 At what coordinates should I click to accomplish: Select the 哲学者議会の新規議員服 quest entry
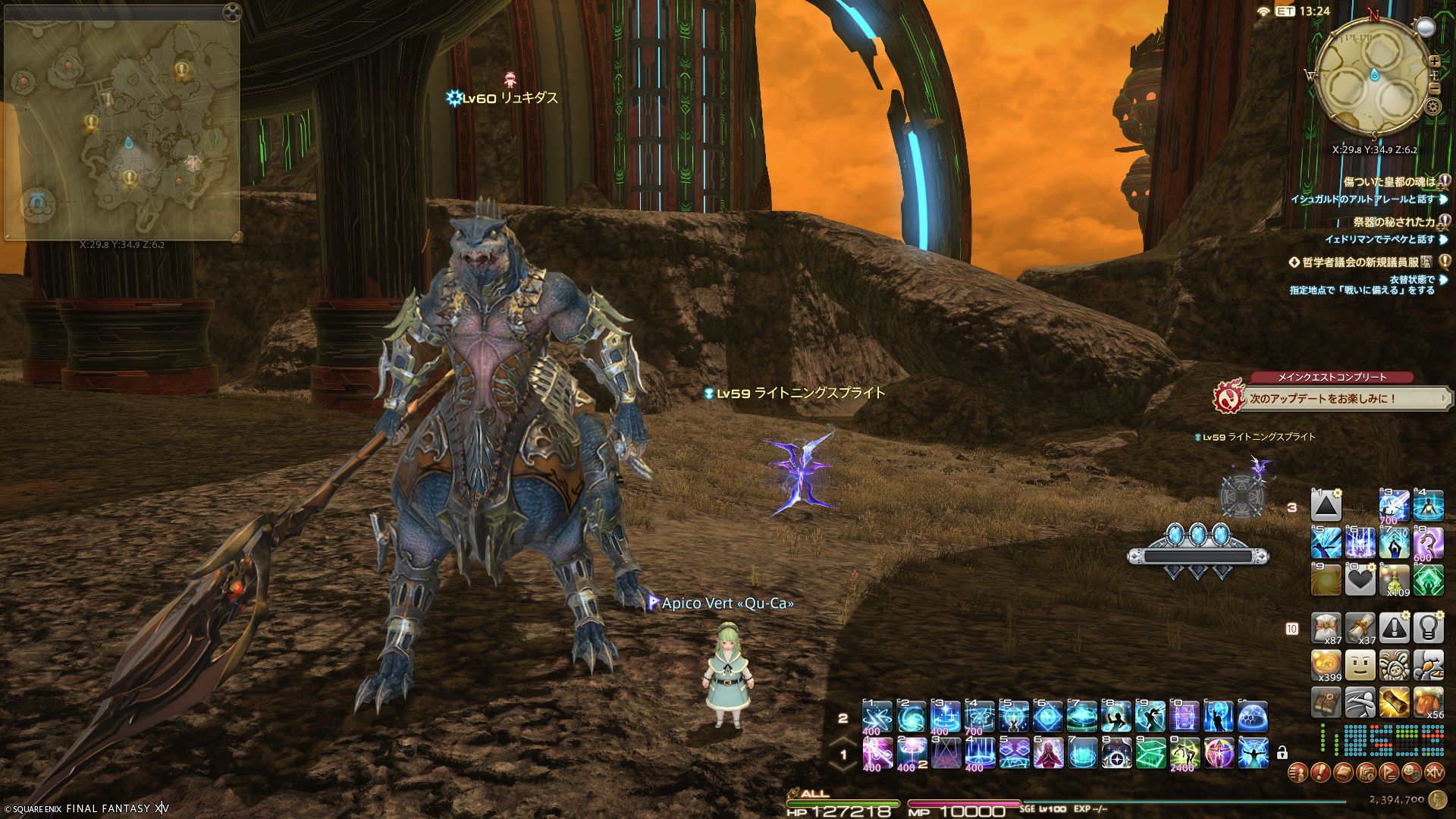point(1360,262)
